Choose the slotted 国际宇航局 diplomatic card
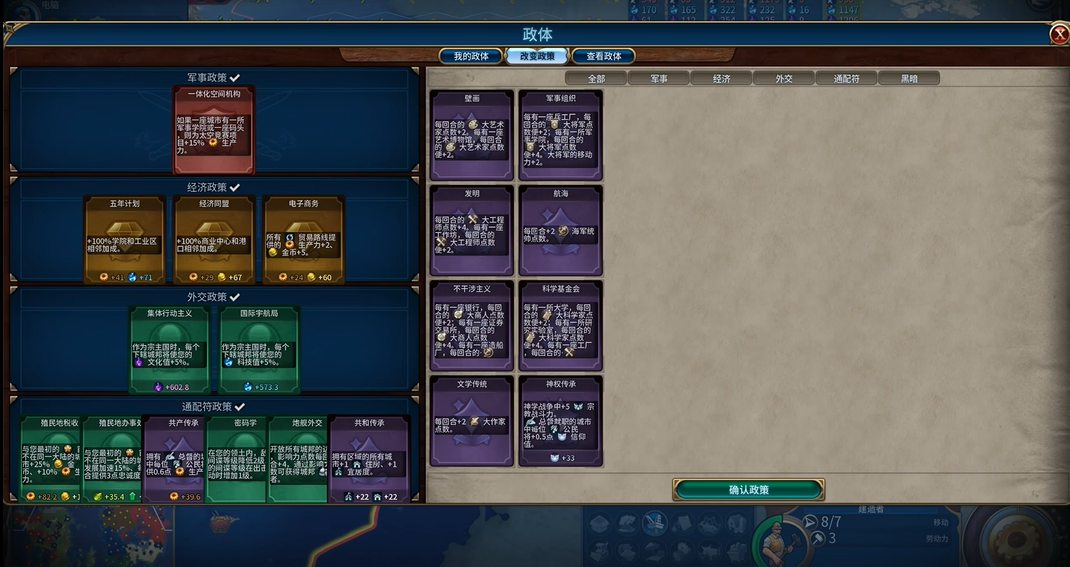This screenshot has width=1070, height=567. 259,350
